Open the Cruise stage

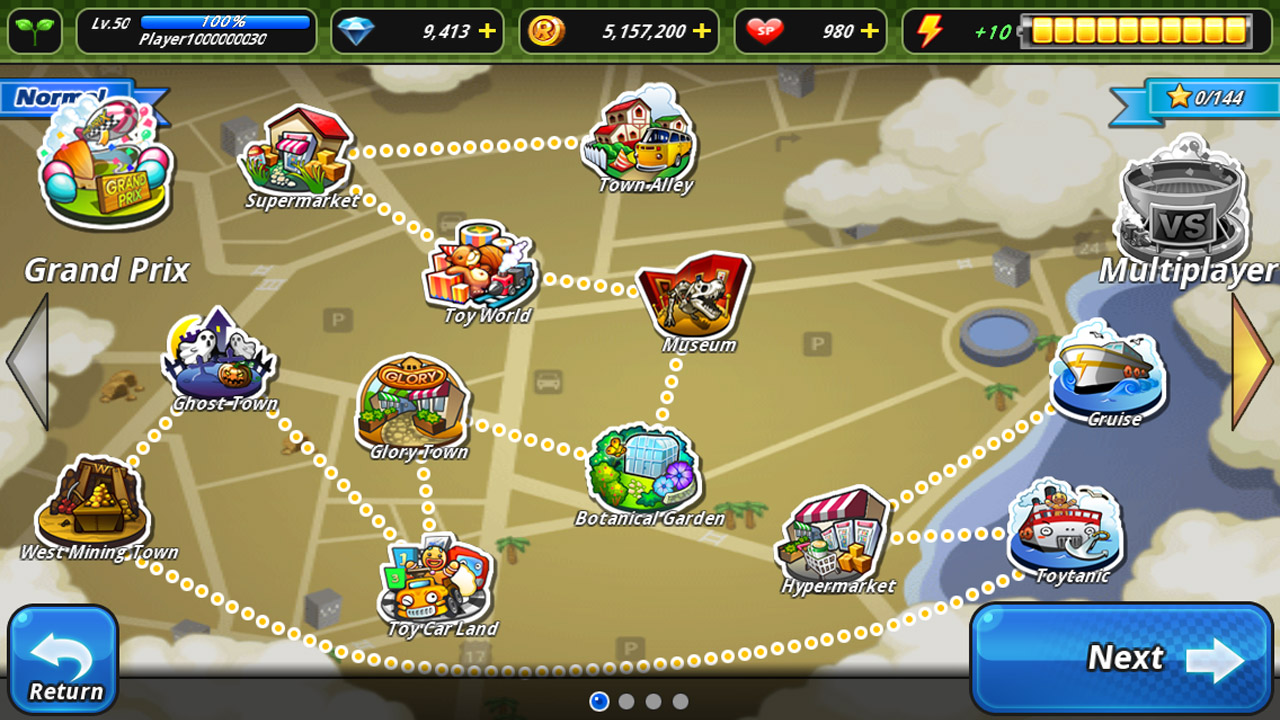pos(1107,368)
